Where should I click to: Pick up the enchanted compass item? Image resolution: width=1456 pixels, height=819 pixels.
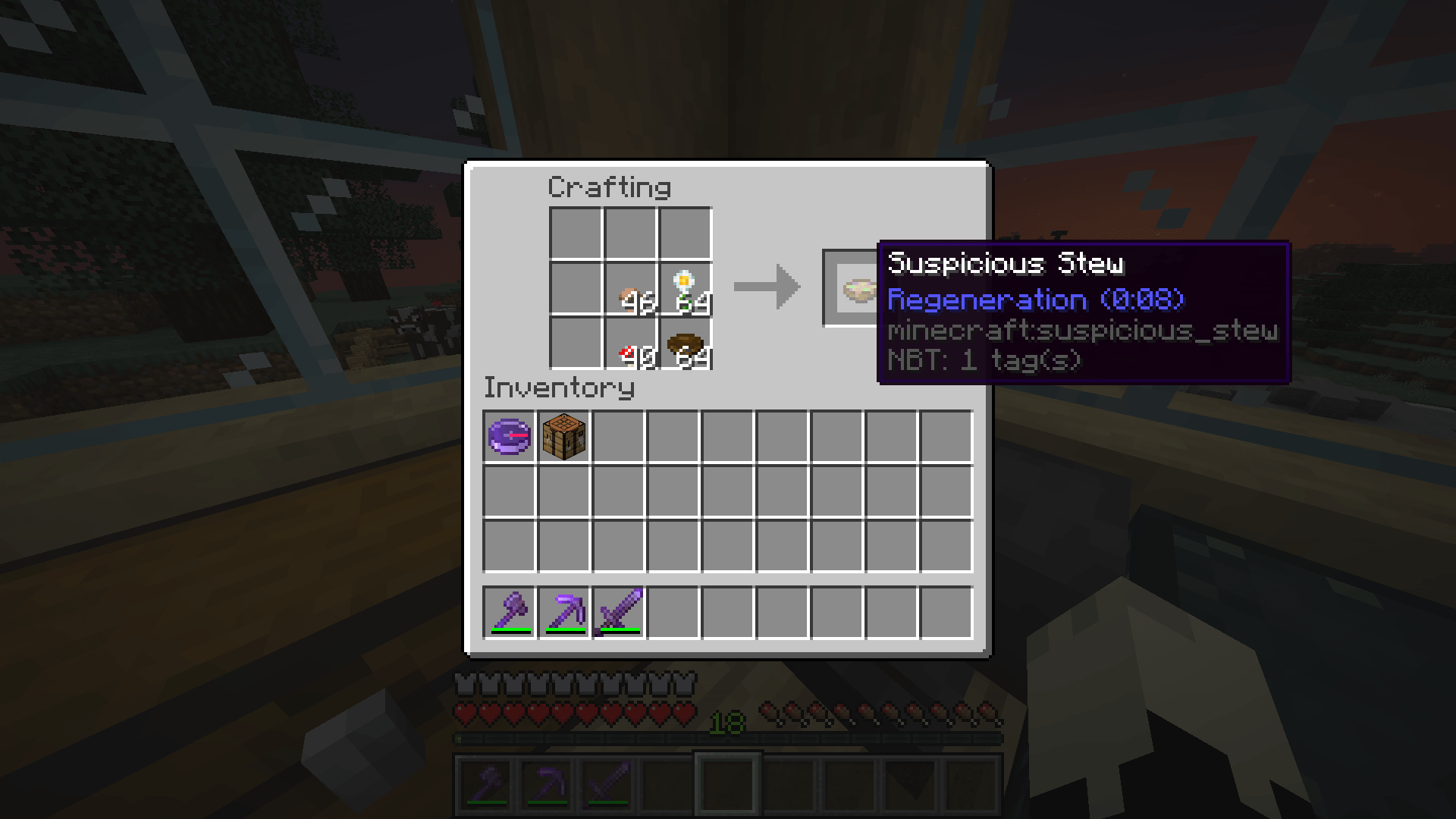508,436
